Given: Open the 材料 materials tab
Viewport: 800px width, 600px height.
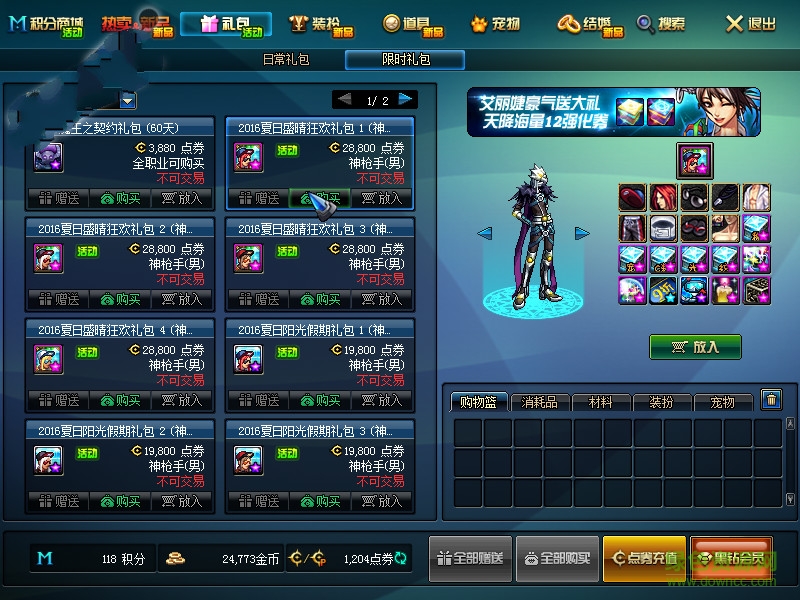Looking at the screenshot, I should (601, 402).
